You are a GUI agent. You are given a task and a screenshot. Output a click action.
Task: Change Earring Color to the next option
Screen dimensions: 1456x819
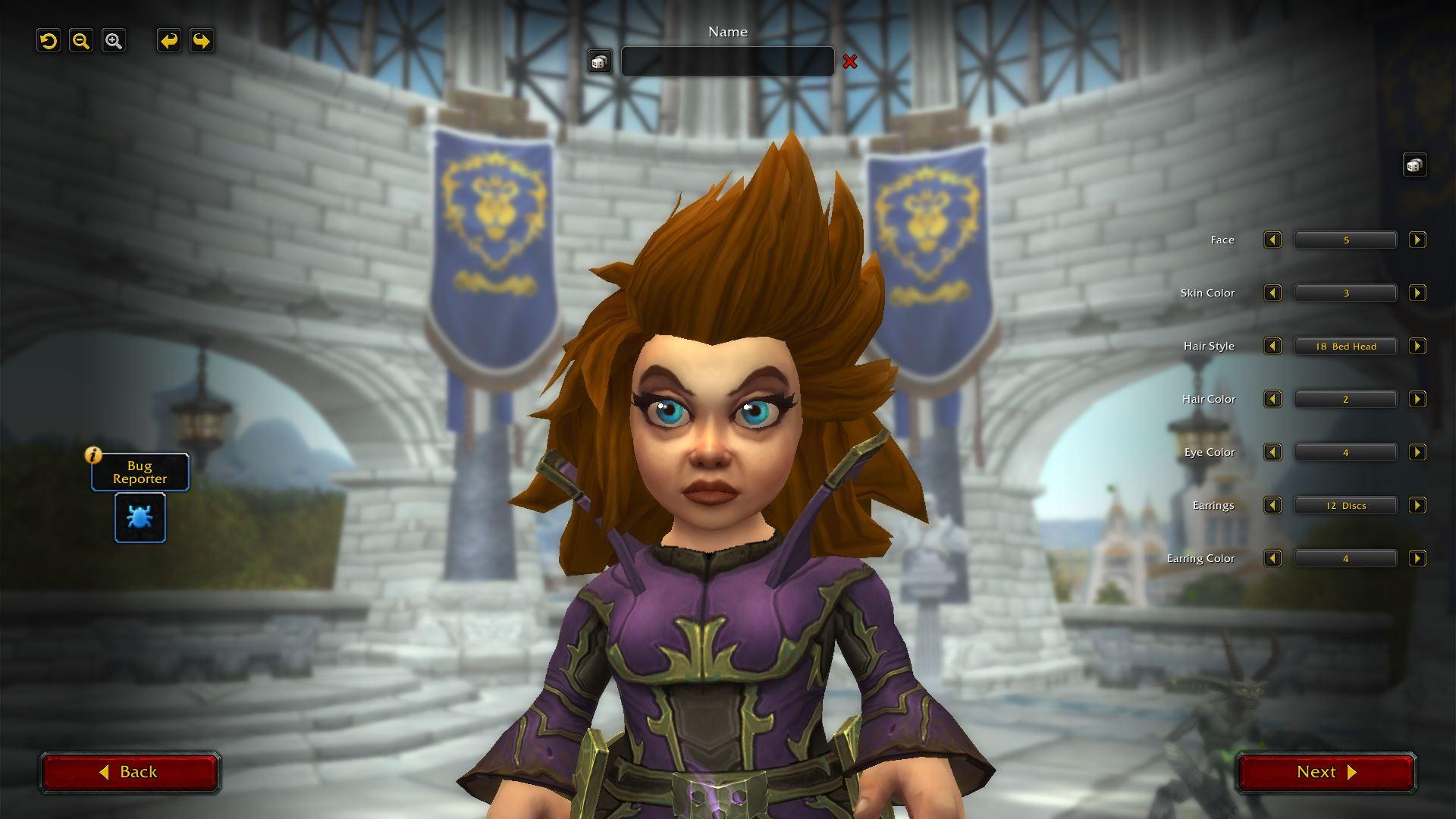pyautogui.click(x=1418, y=558)
